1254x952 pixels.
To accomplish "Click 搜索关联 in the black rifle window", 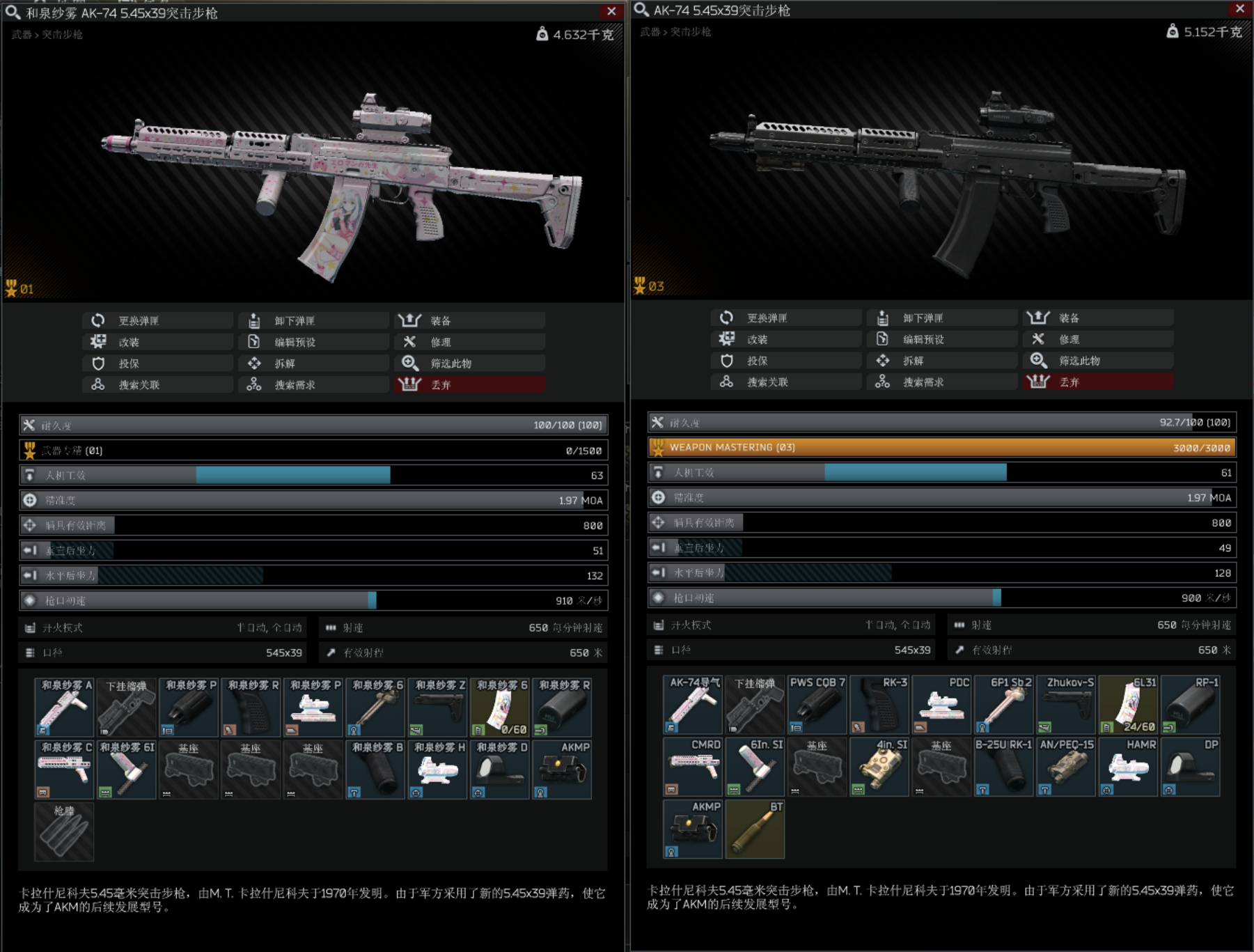I will (x=786, y=382).
